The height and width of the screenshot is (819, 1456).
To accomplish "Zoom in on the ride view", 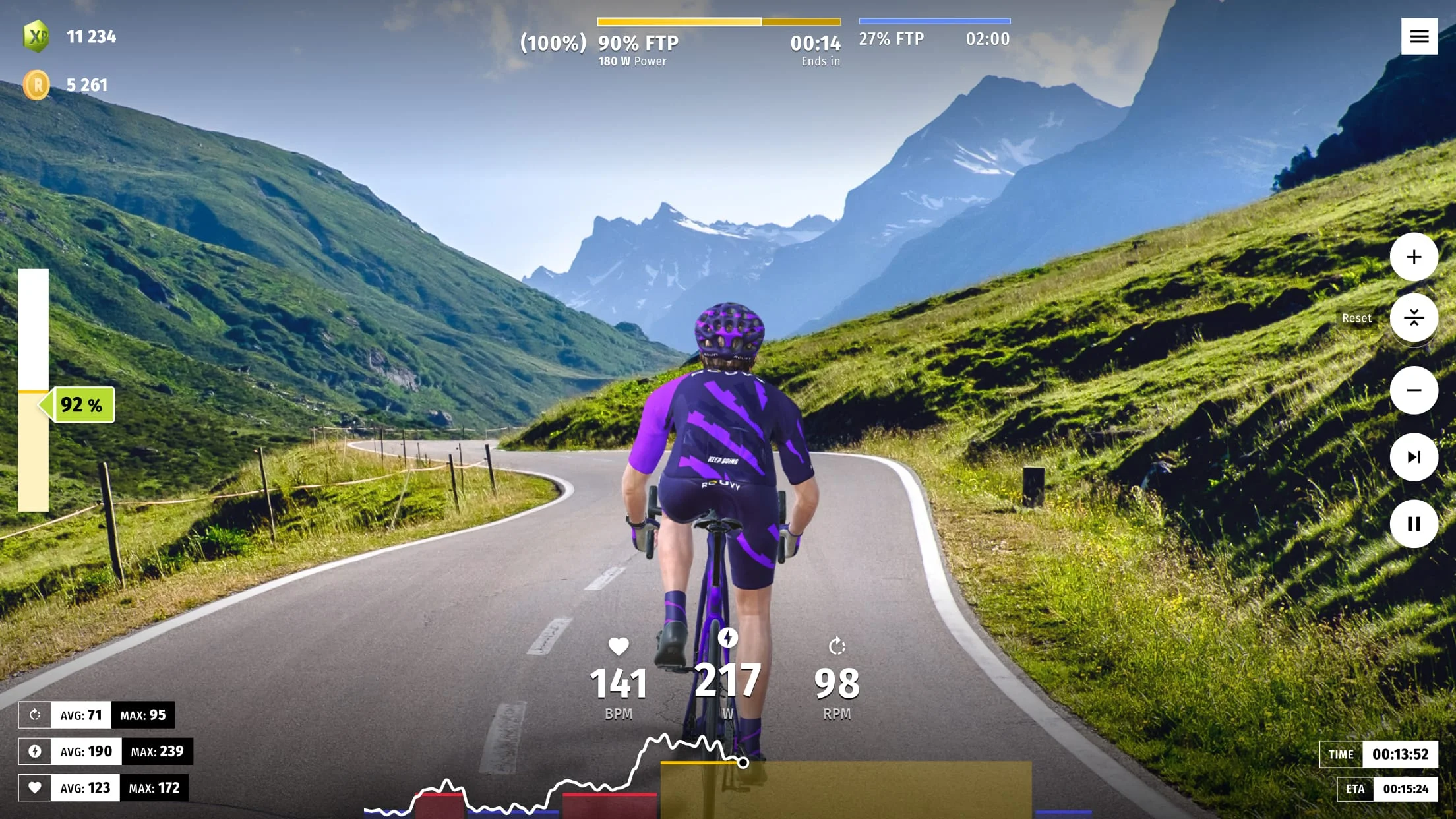I will 1413,258.
